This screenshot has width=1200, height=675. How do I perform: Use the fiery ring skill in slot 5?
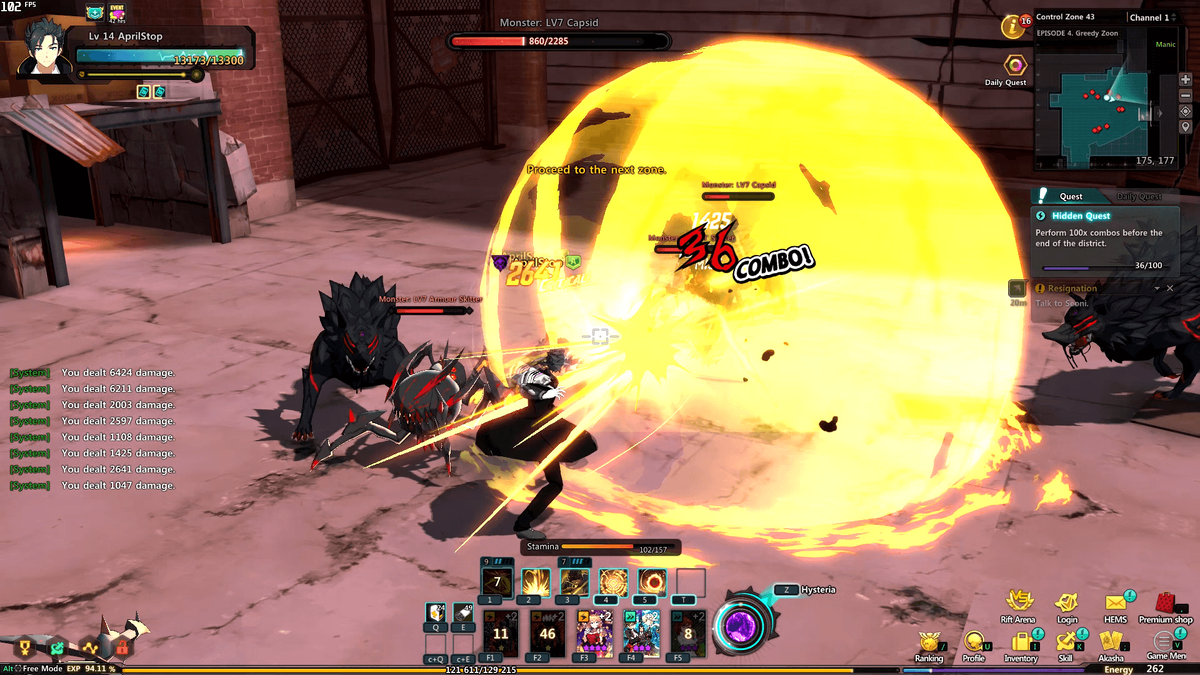[654, 582]
